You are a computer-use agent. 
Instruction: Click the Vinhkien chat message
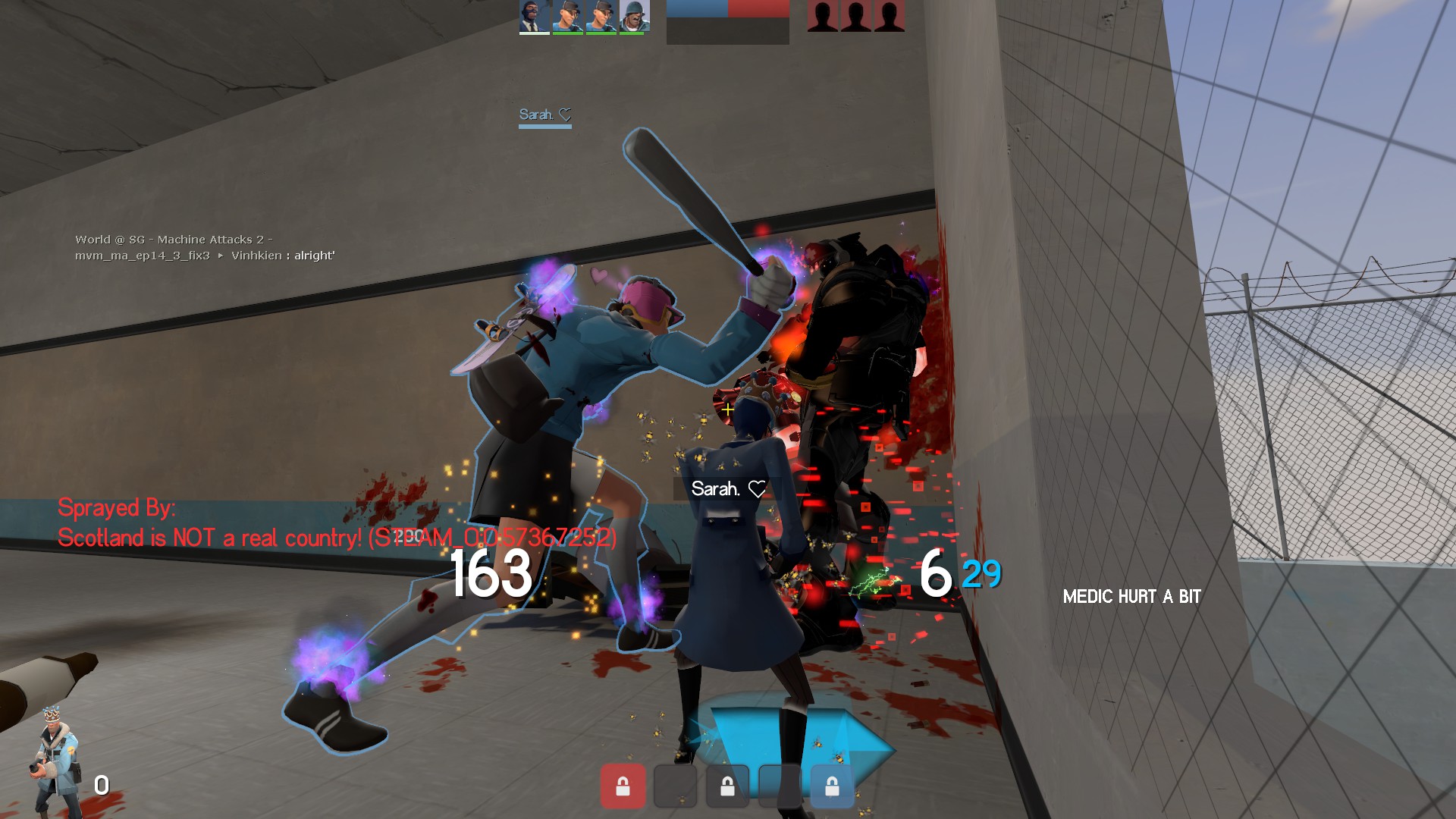tap(282, 256)
